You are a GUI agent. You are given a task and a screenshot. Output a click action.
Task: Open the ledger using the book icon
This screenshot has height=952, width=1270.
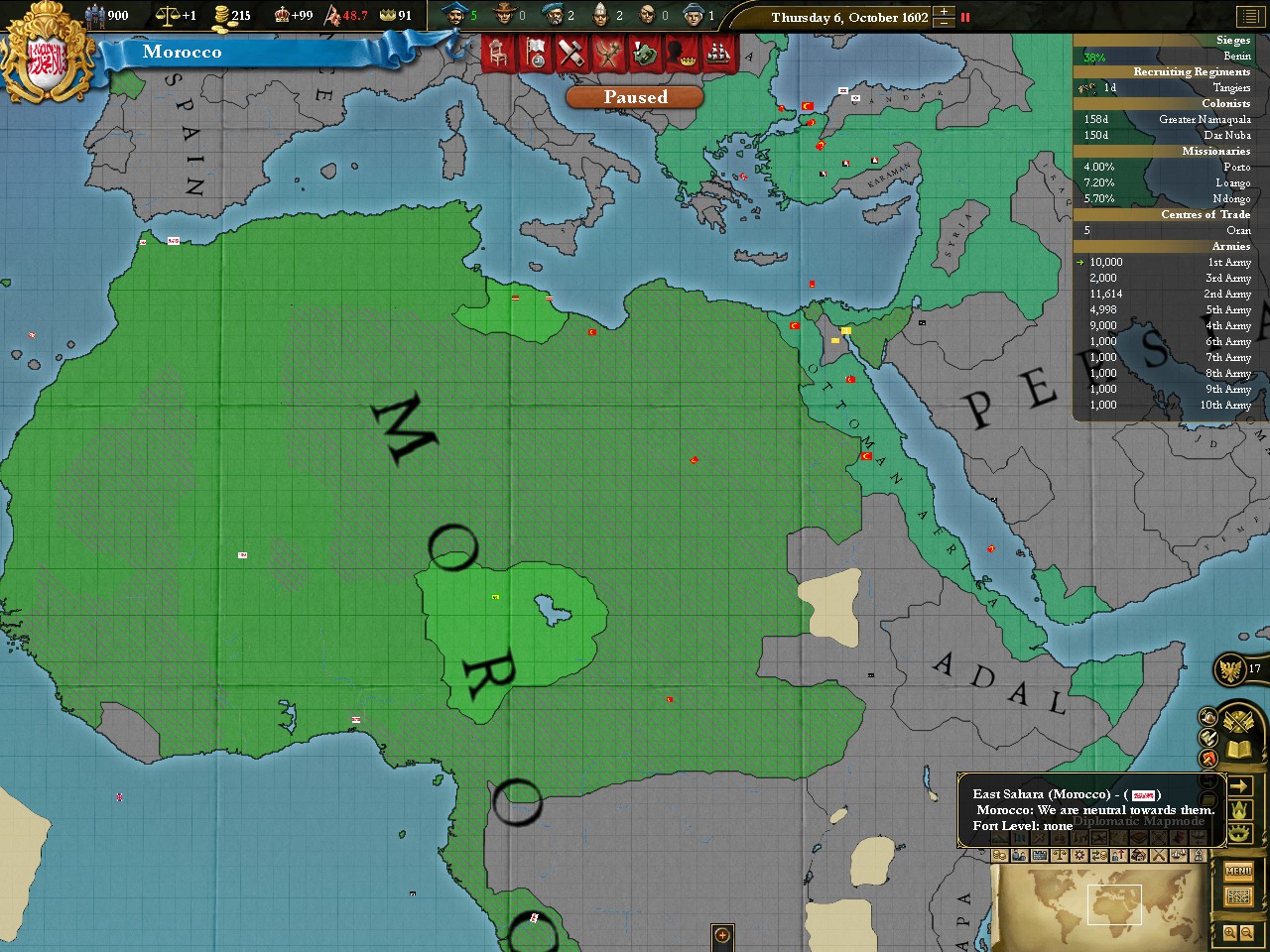(x=1236, y=748)
